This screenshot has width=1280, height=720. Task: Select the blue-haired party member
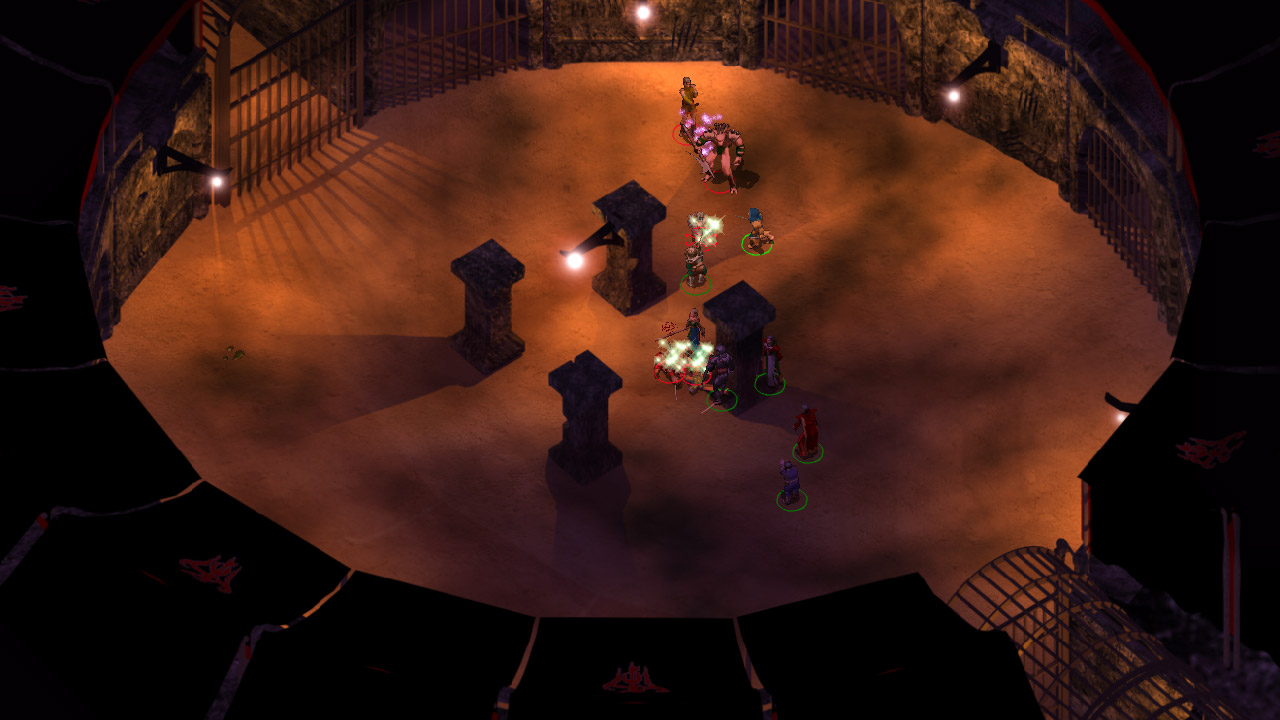click(x=757, y=231)
